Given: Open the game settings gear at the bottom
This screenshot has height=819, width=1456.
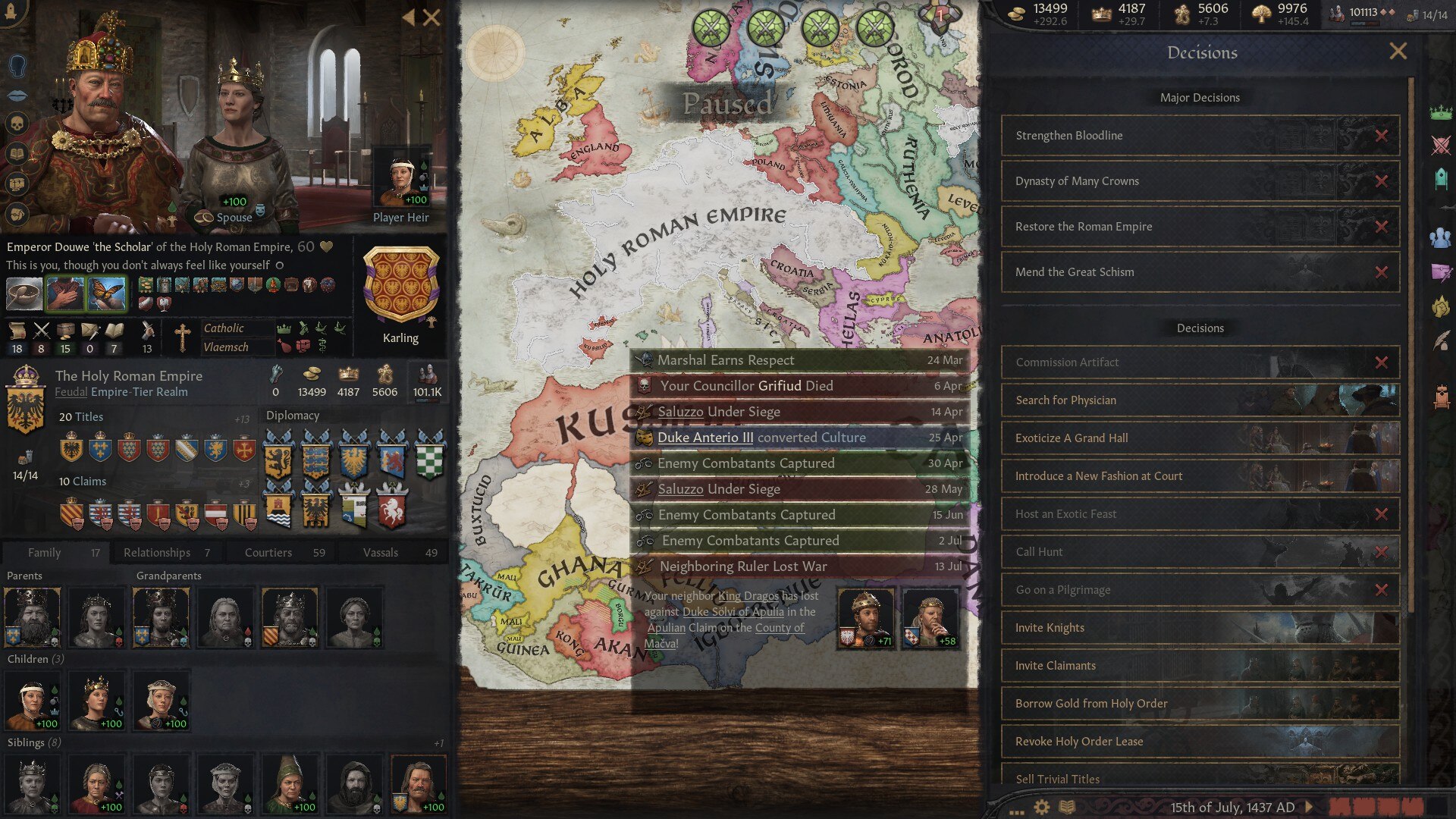Looking at the screenshot, I should pyautogui.click(x=1041, y=806).
